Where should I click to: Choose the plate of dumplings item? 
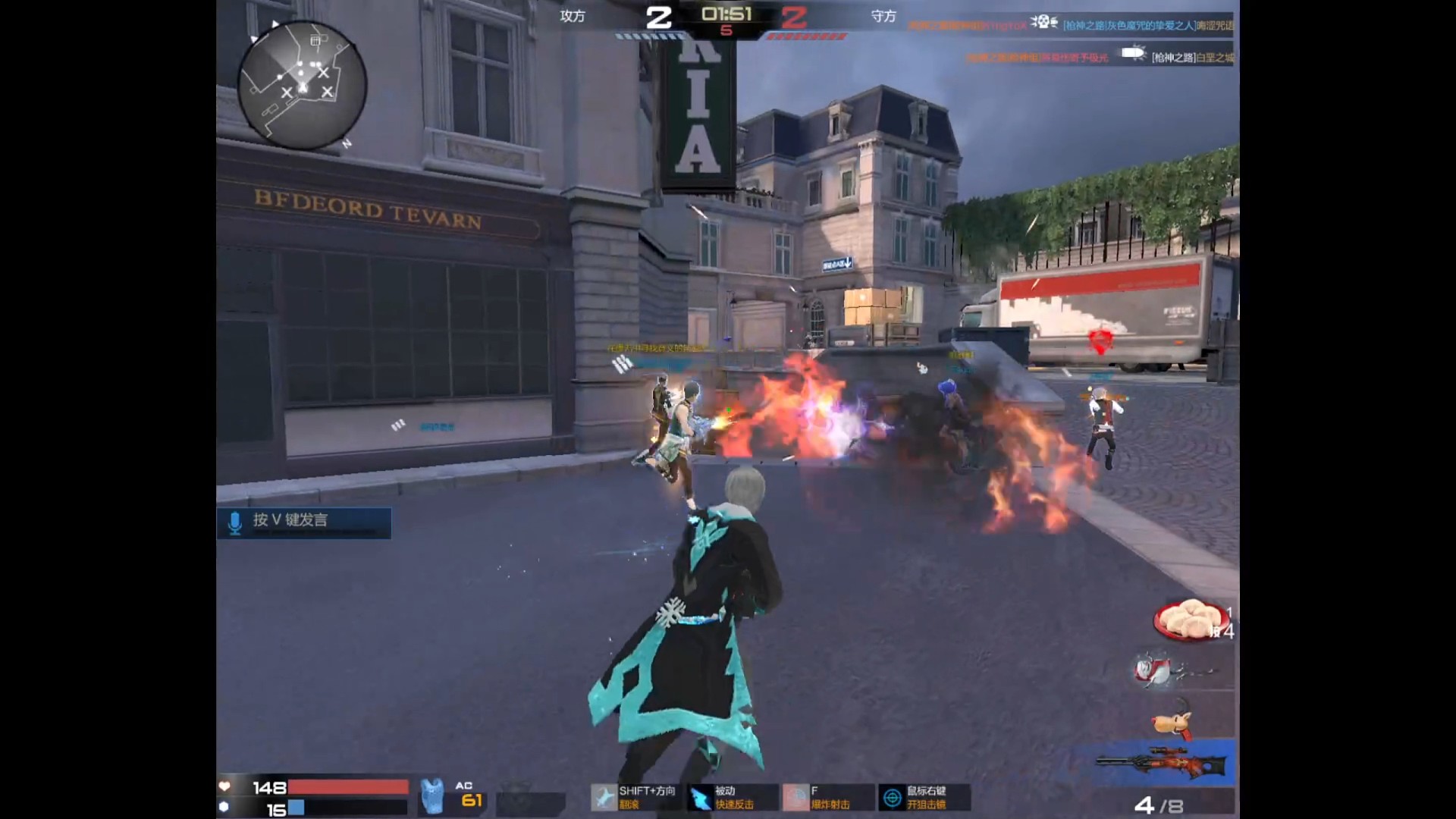click(x=1187, y=619)
